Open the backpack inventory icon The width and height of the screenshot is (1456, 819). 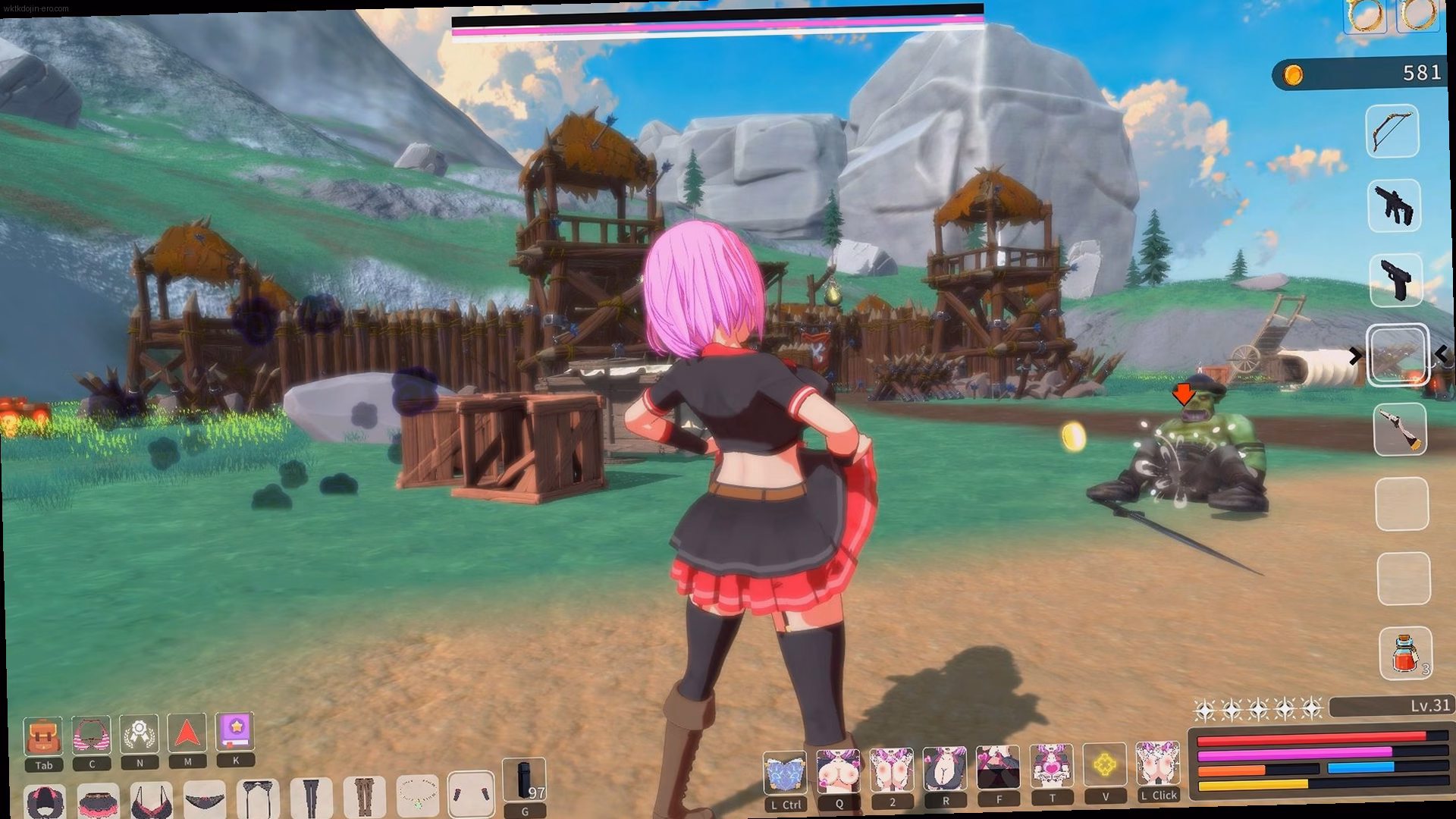43,736
